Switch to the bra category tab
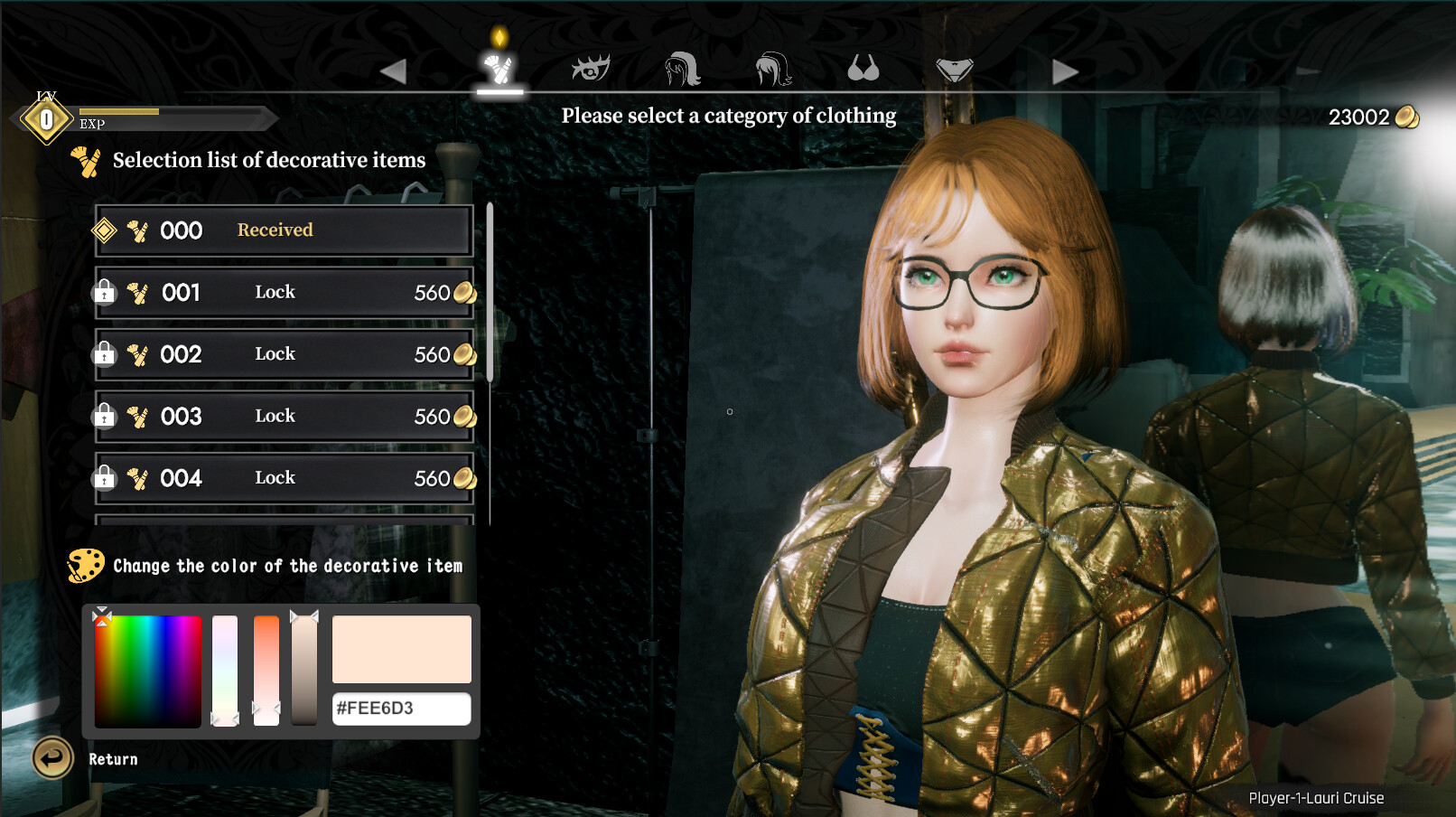Image resolution: width=1456 pixels, height=817 pixels. pos(863,69)
